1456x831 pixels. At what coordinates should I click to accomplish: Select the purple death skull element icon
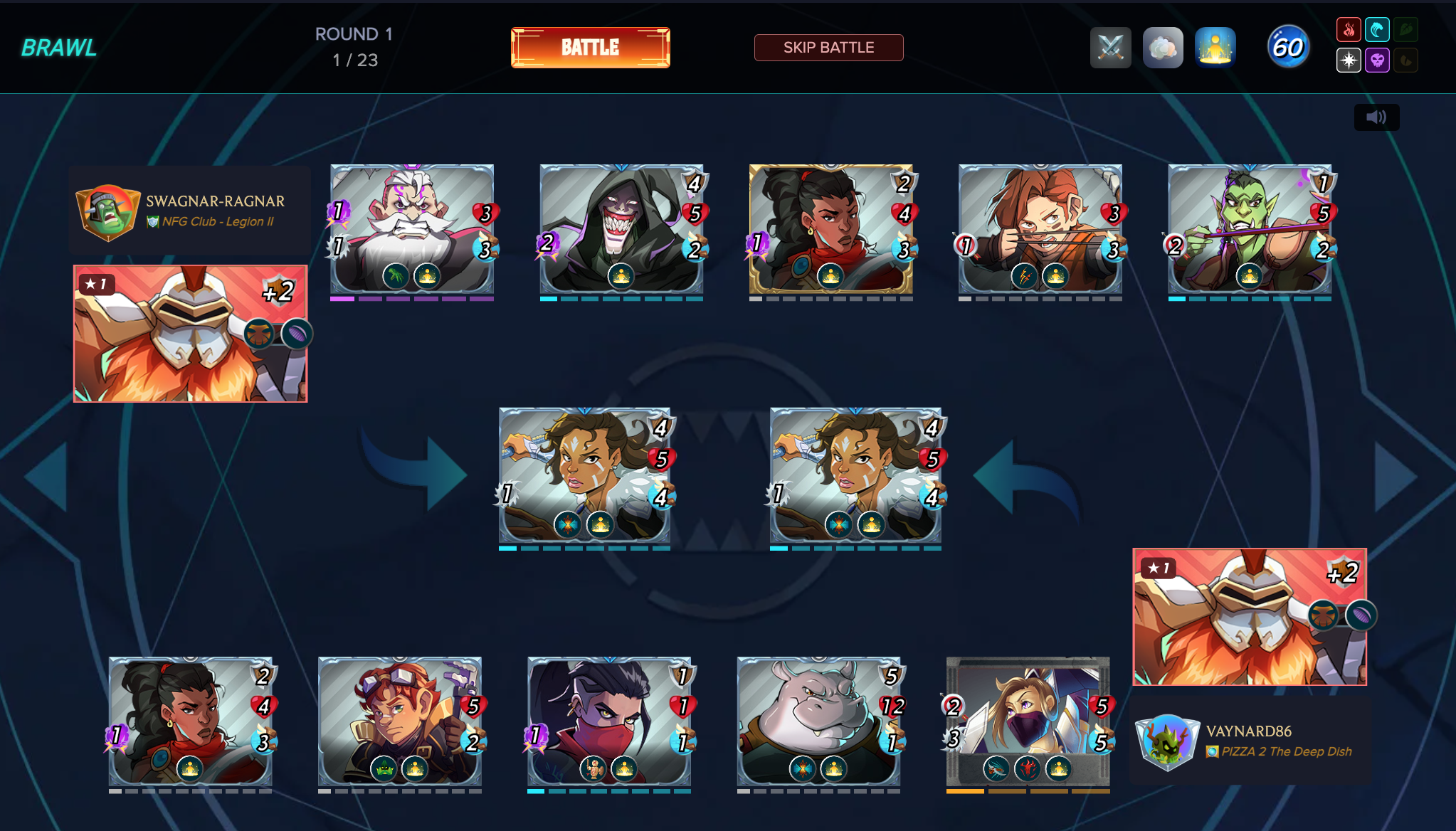(x=1377, y=60)
